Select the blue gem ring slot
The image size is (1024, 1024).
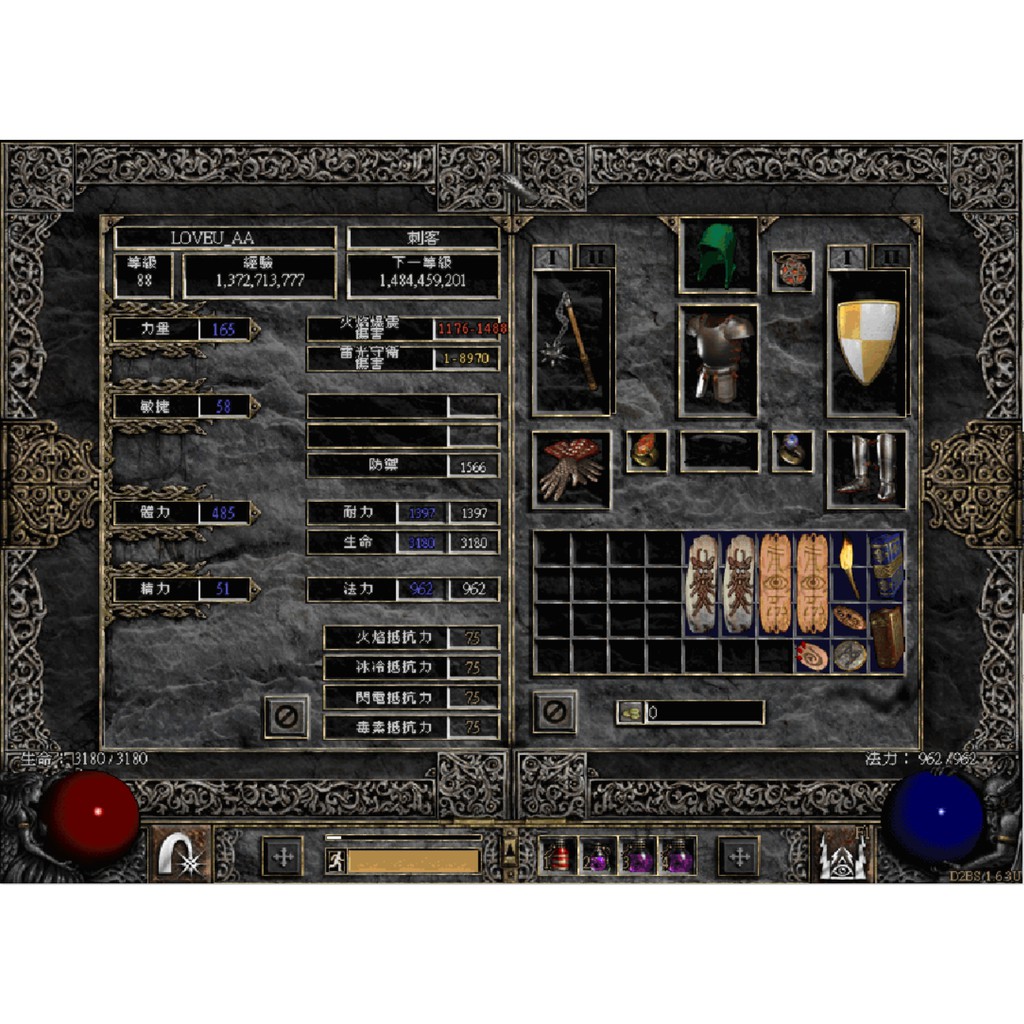[792, 452]
